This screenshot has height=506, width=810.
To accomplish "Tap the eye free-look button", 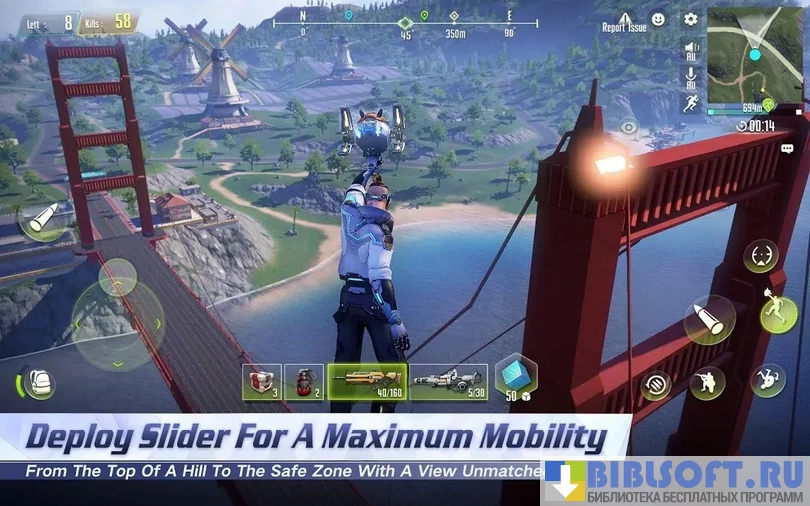I will click(x=628, y=127).
